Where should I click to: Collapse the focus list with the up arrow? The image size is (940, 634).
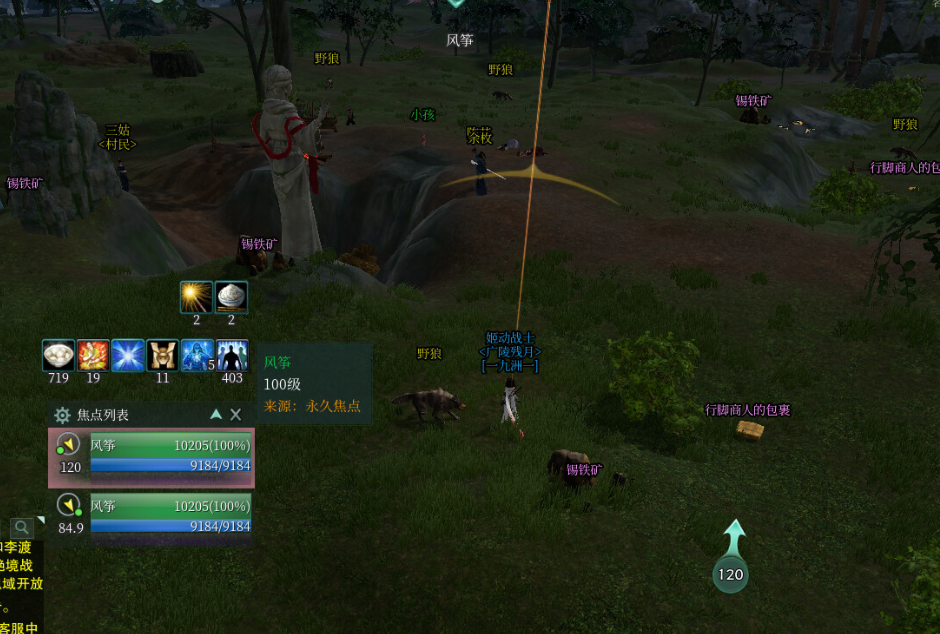(216, 414)
